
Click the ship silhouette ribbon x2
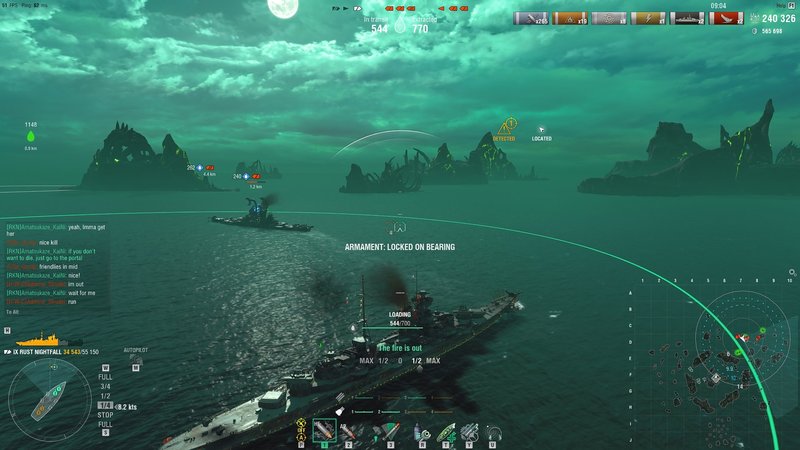pos(690,18)
